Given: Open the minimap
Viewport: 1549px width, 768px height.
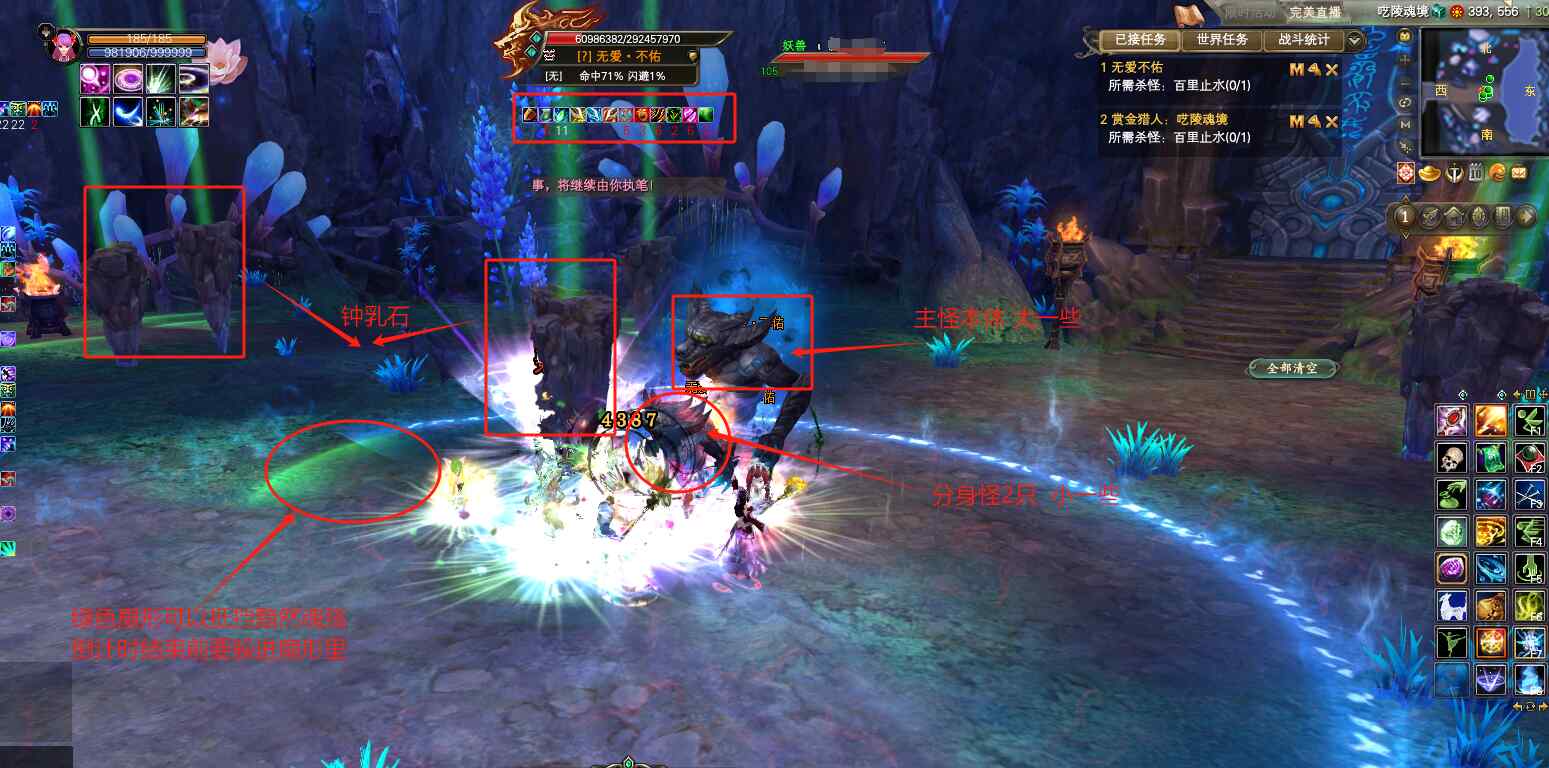Looking at the screenshot, I should pyautogui.click(x=1484, y=92).
